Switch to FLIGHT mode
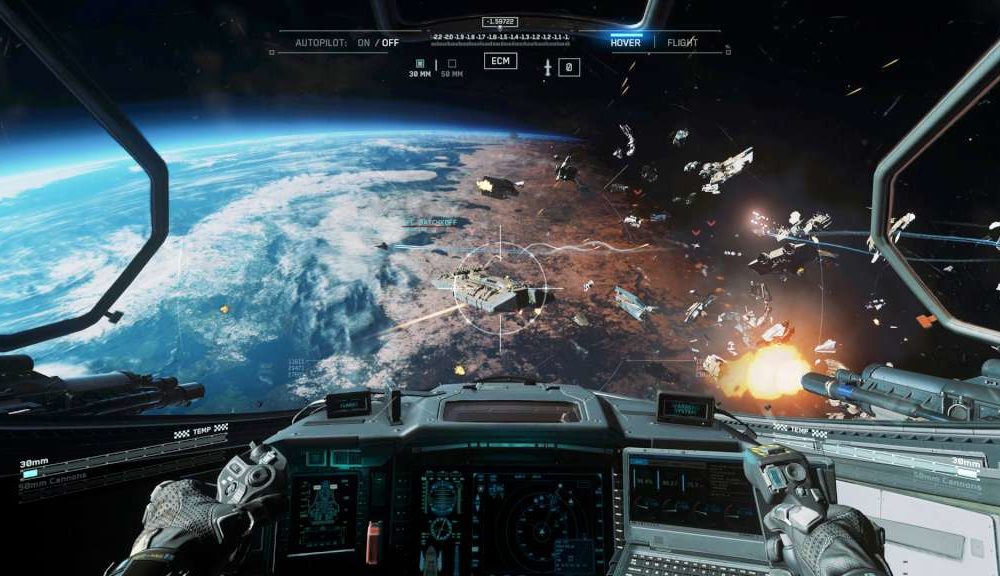This screenshot has height=576, width=1000. tap(683, 42)
